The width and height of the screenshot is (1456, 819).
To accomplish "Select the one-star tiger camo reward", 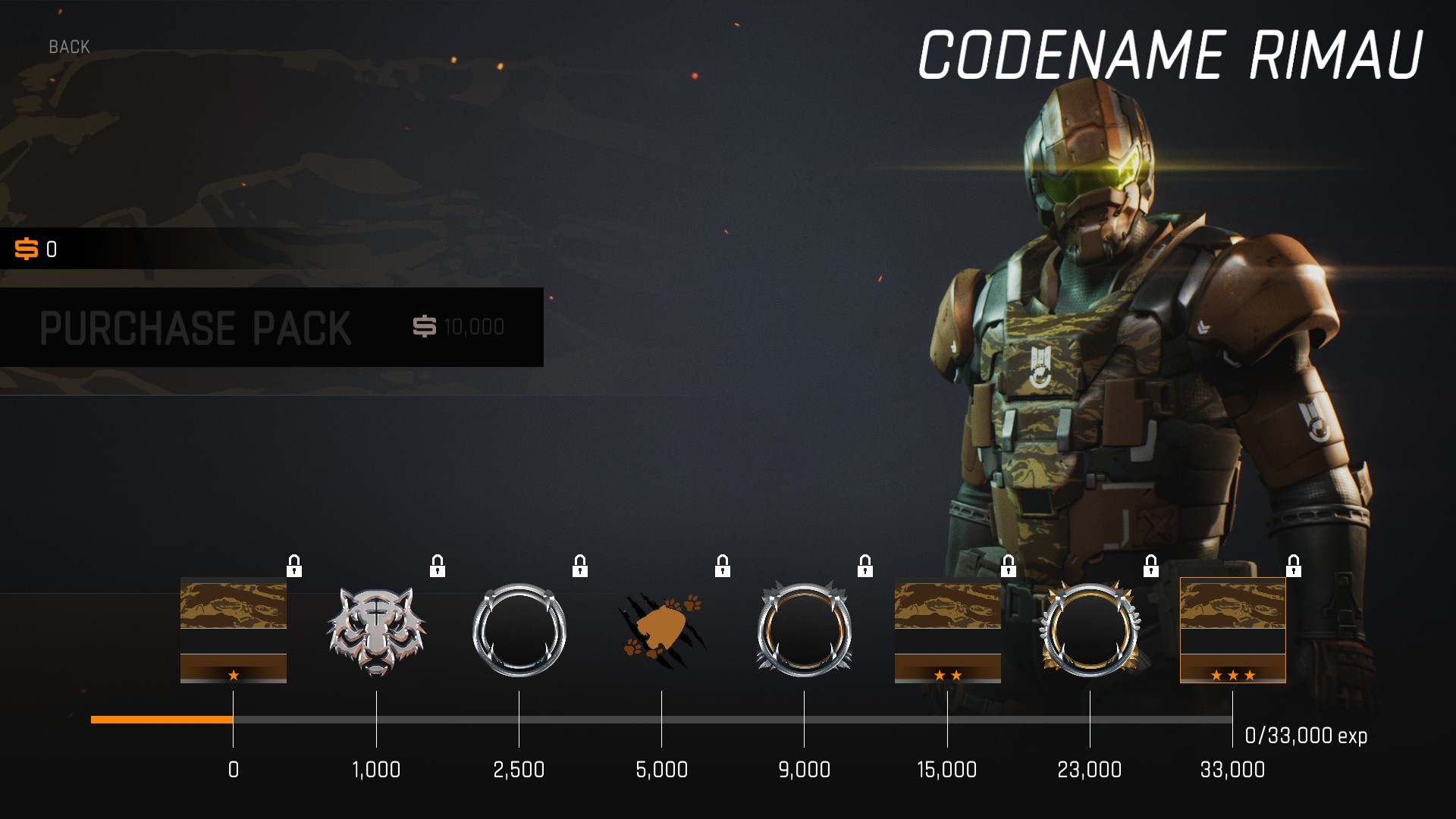I will pos(234,631).
